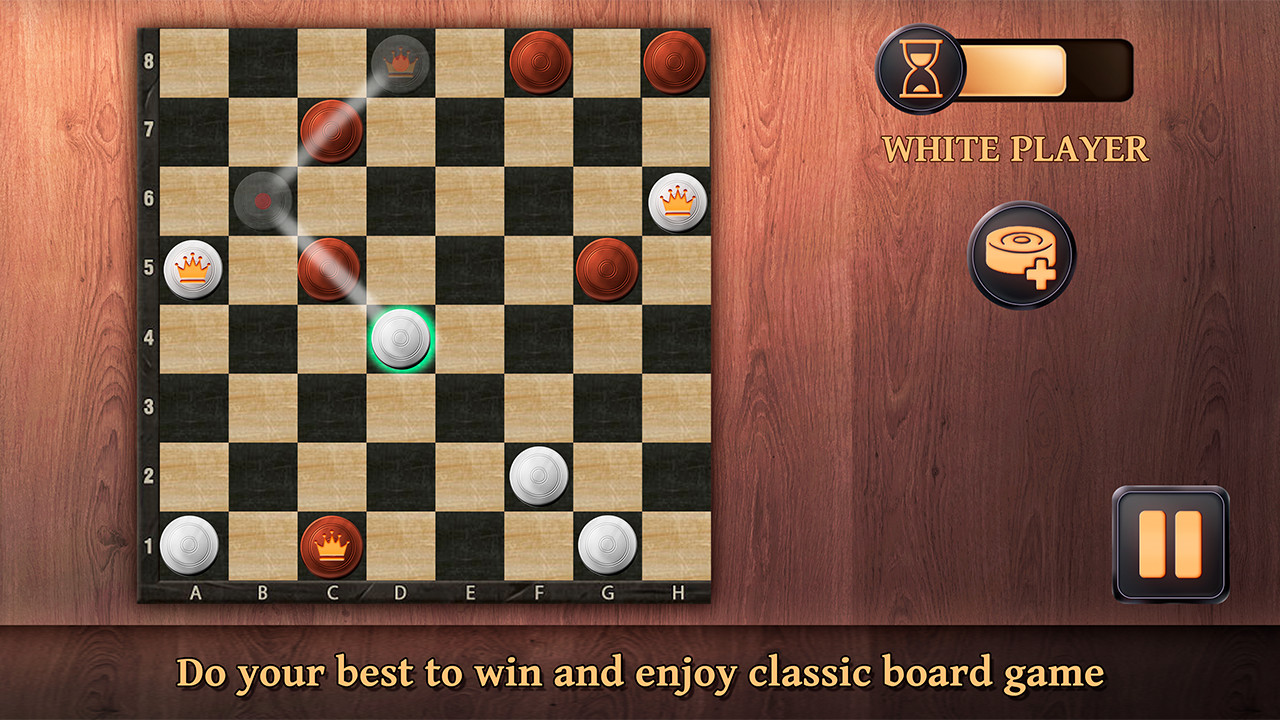Viewport: 1280px width, 720px height.
Task: Click the WHITE PLAYER label
Action: 1017,148
